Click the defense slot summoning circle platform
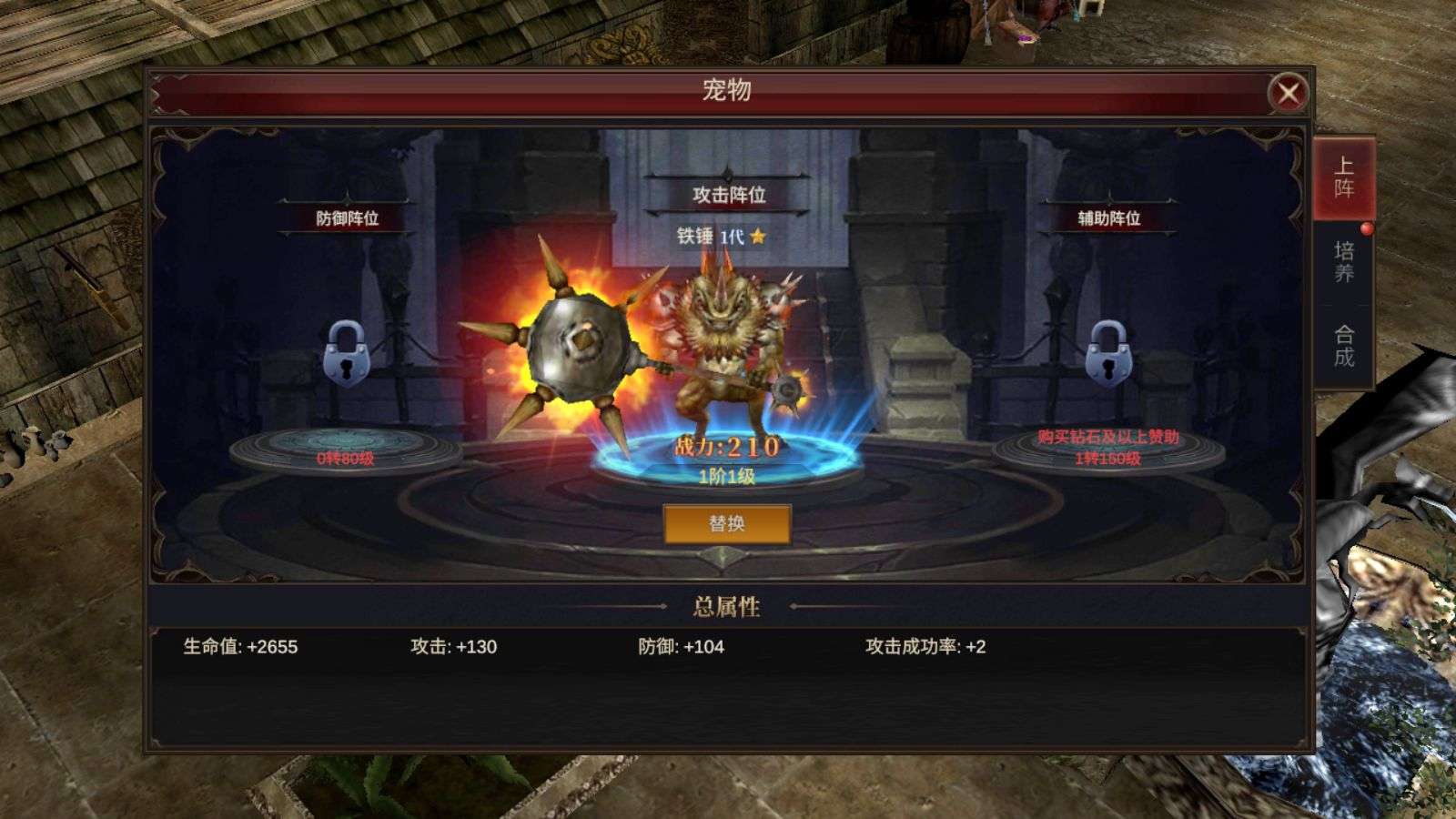The width and height of the screenshot is (1456, 819). click(x=346, y=446)
